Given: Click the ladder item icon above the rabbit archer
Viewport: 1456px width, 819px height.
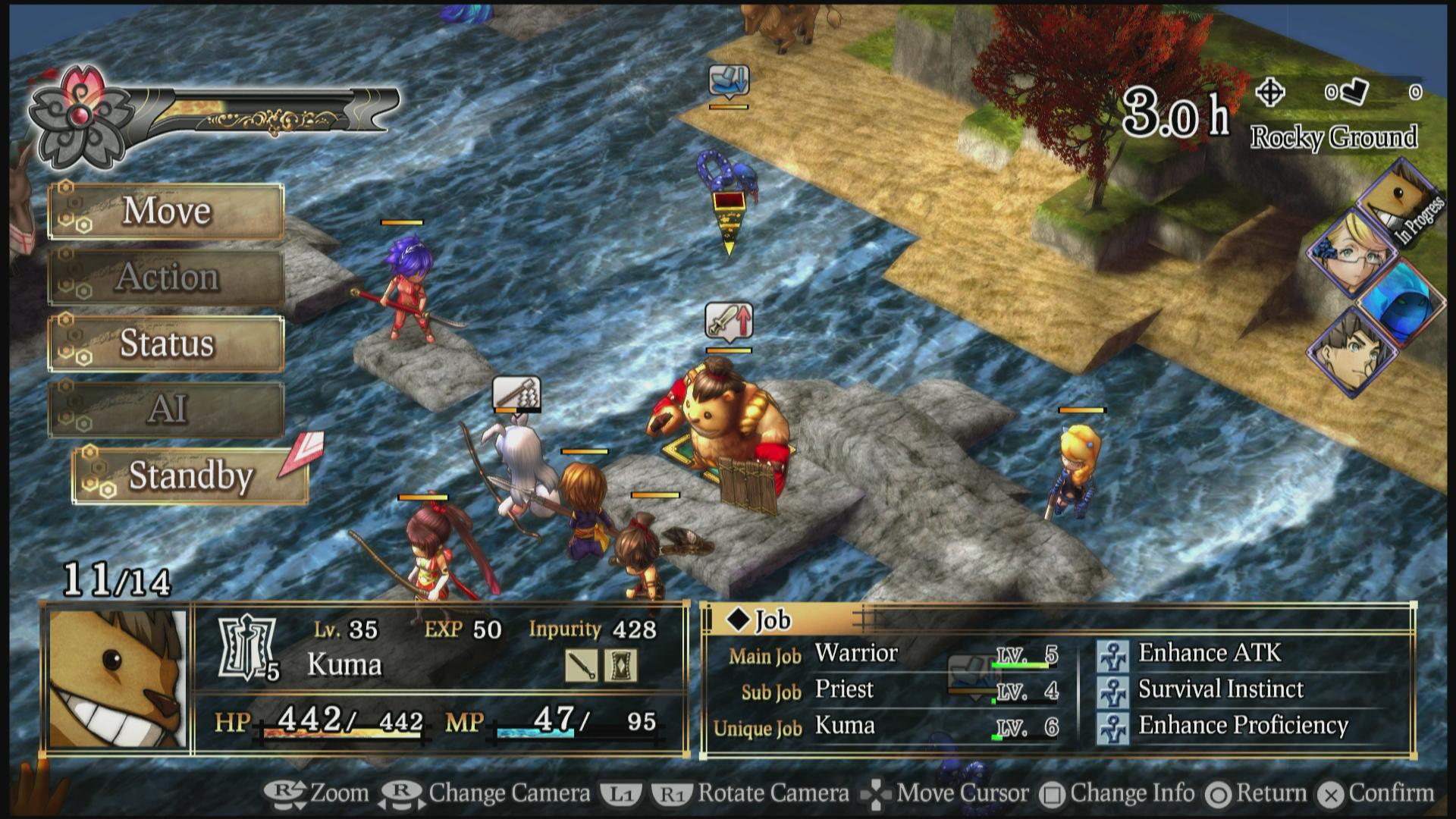Looking at the screenshot, I should pos(519,394).
